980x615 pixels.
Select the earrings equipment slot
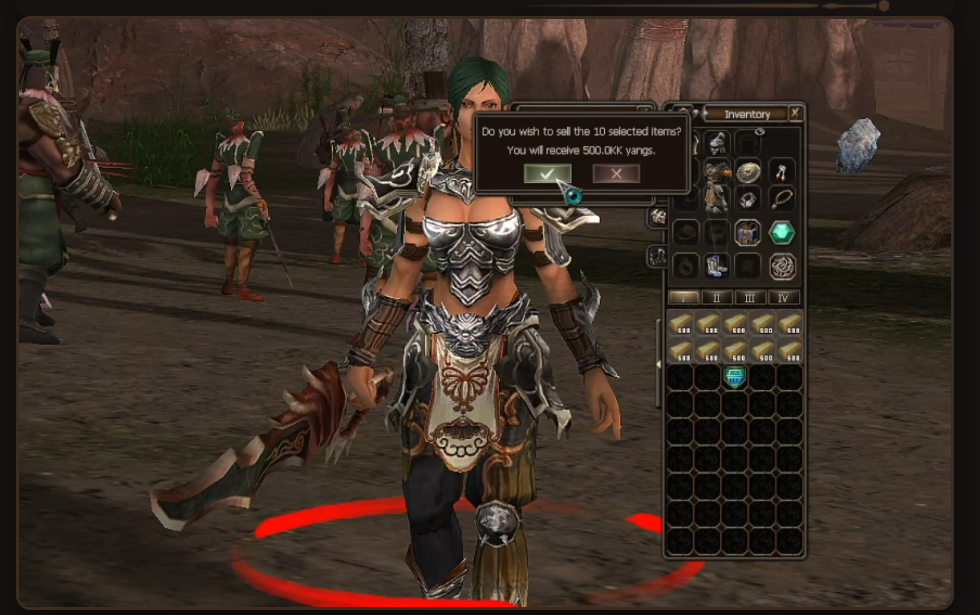[781, 172]
